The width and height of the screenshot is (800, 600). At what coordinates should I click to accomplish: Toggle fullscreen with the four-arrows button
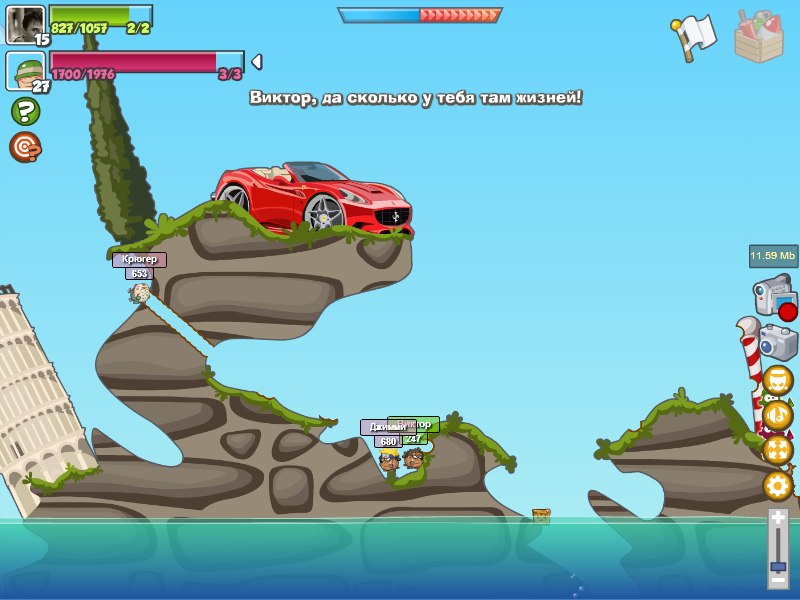(777, 450)
